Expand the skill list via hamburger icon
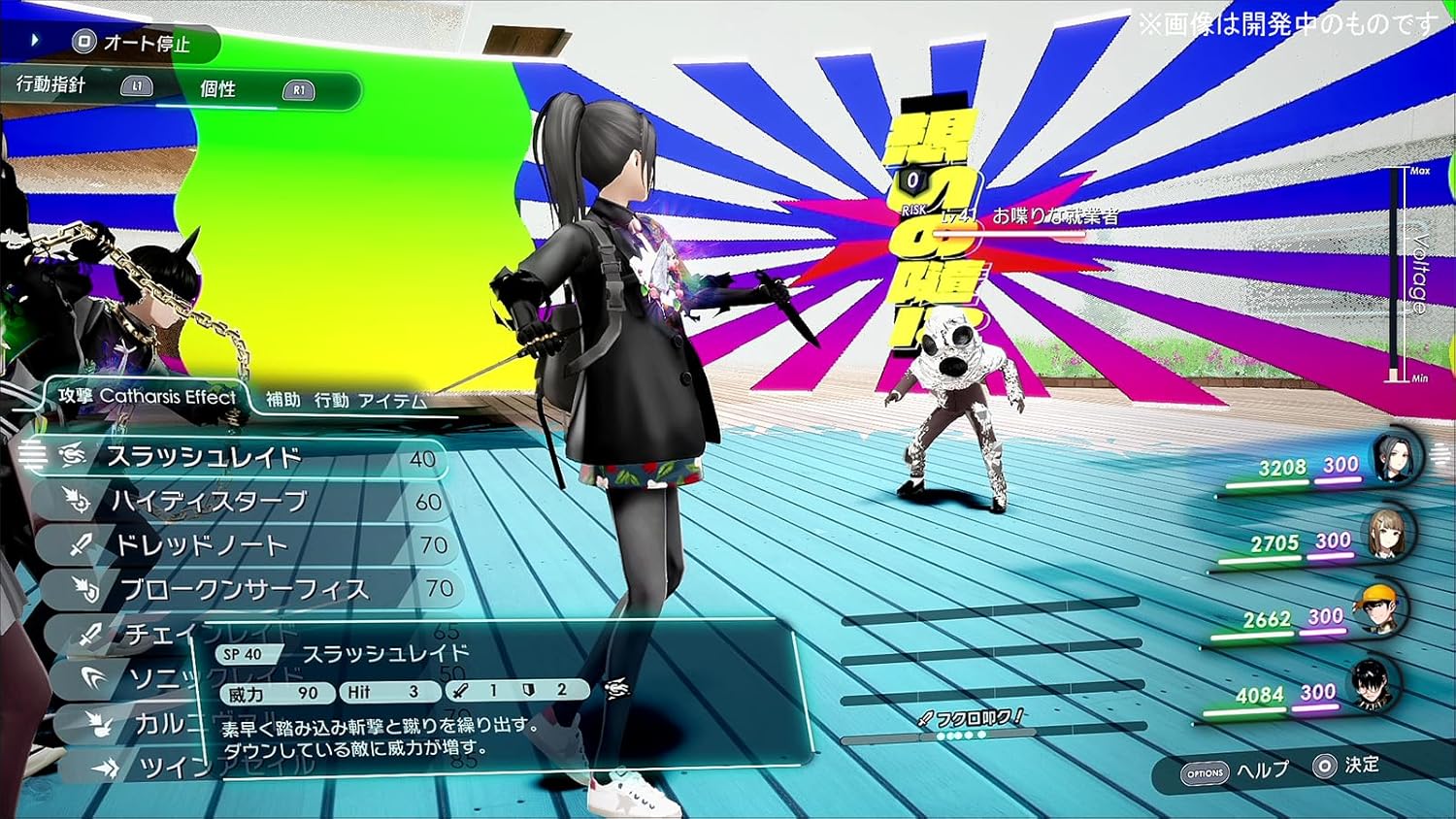 [32, 452]
